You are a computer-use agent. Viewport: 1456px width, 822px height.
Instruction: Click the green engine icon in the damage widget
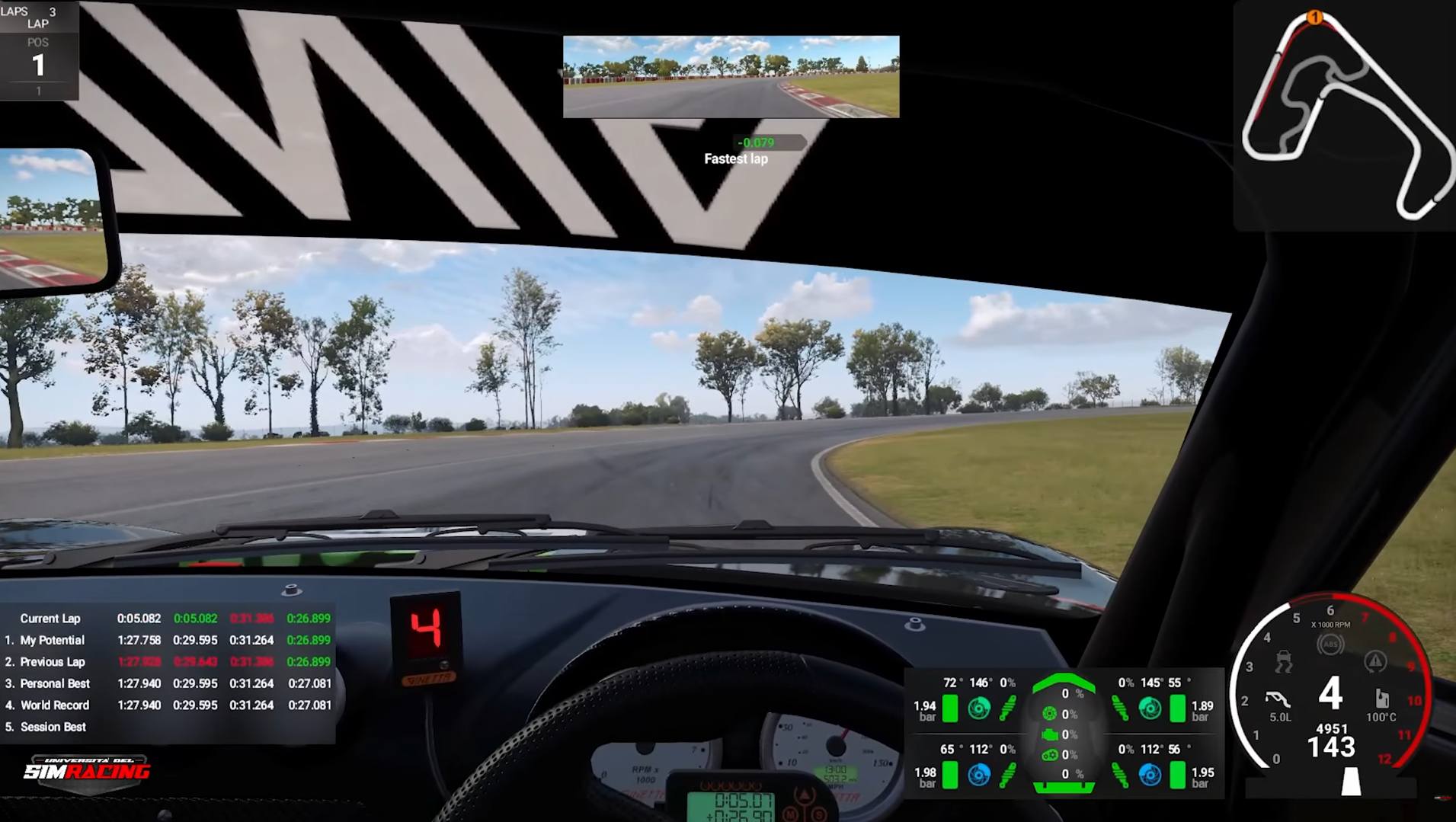[1050, 734]
